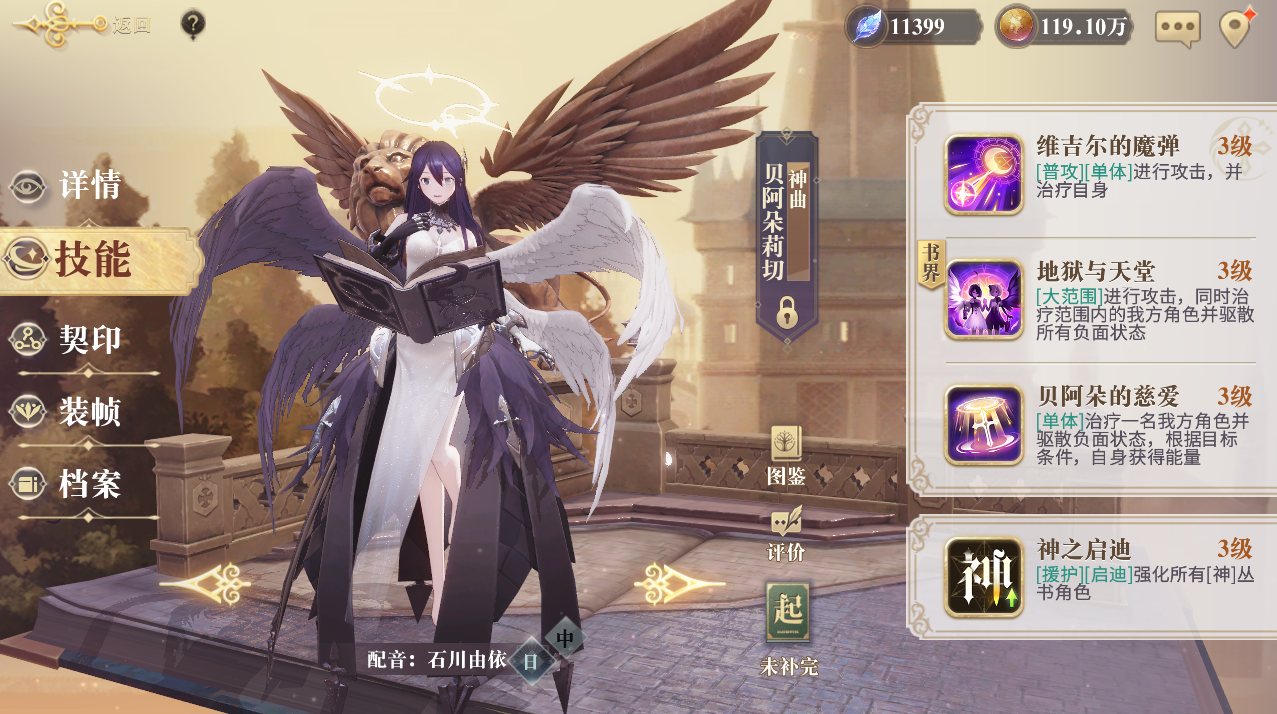Switch voice language to 中 Chinese
The image size is (1277, 714).
pos(565,637)
